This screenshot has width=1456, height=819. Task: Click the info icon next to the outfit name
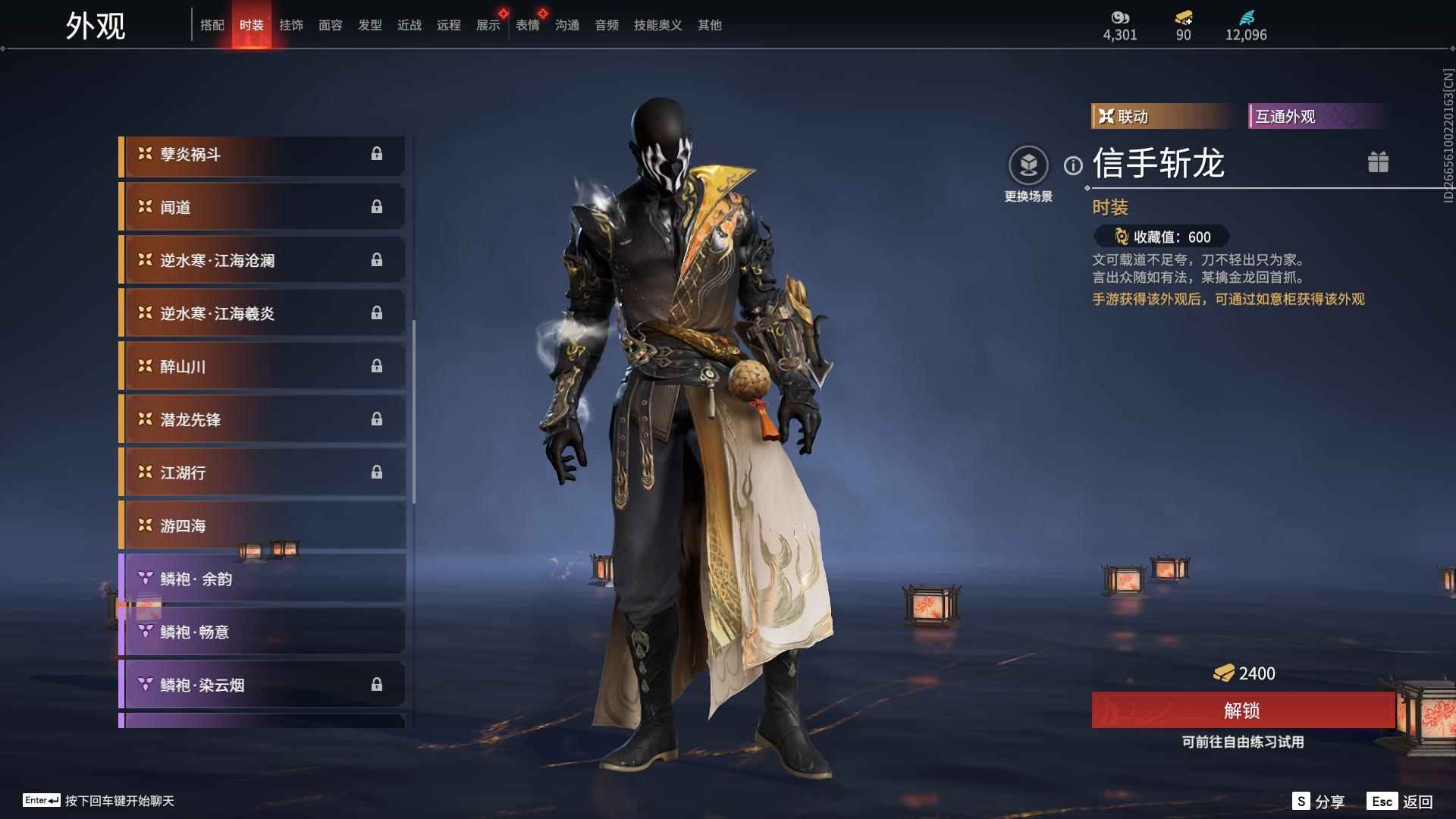(x=1072, y=163)
